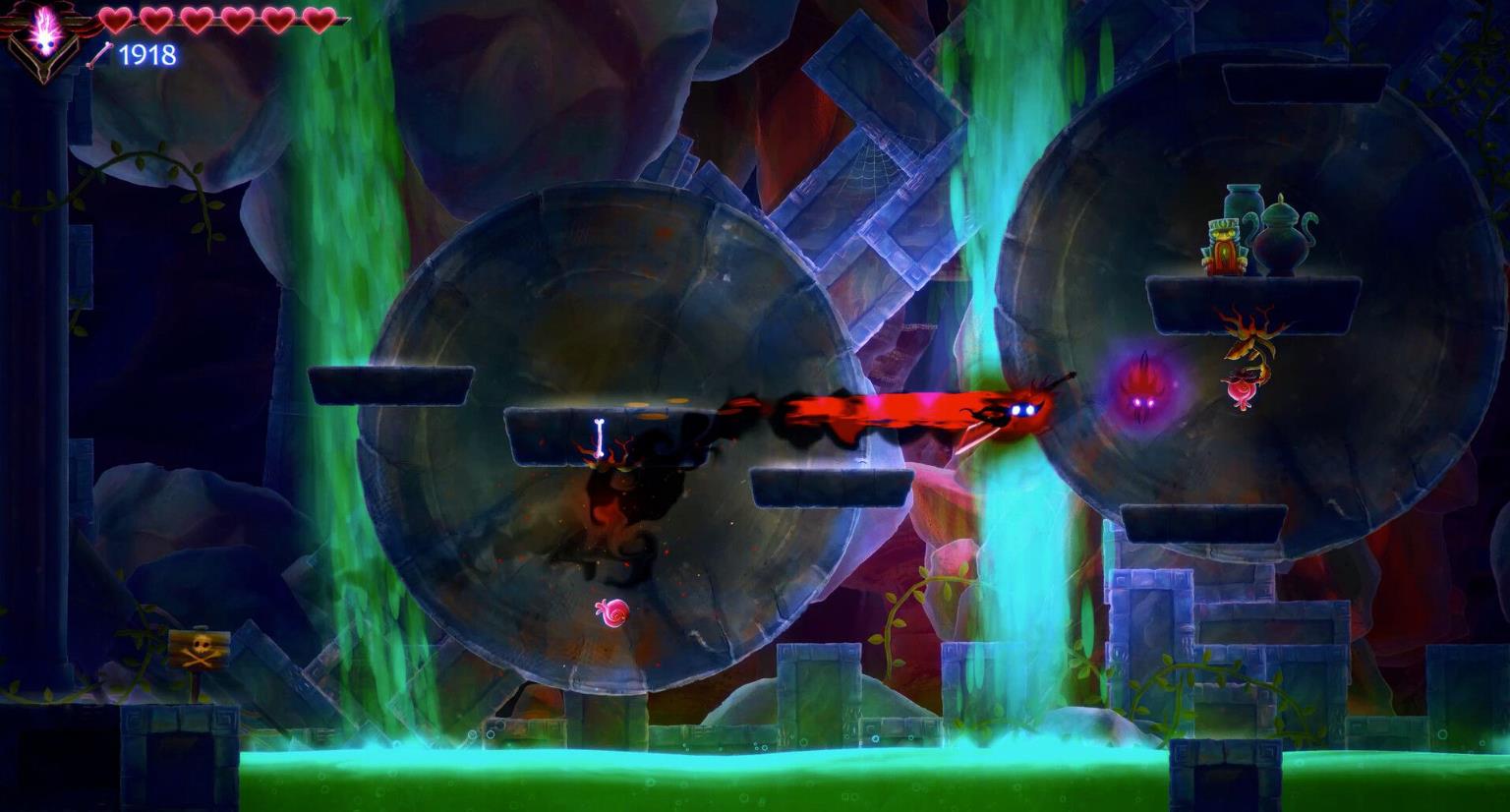Toggle the first heart in the health bar
This screenshot has height=812, width=1510.
click(113, 20)
